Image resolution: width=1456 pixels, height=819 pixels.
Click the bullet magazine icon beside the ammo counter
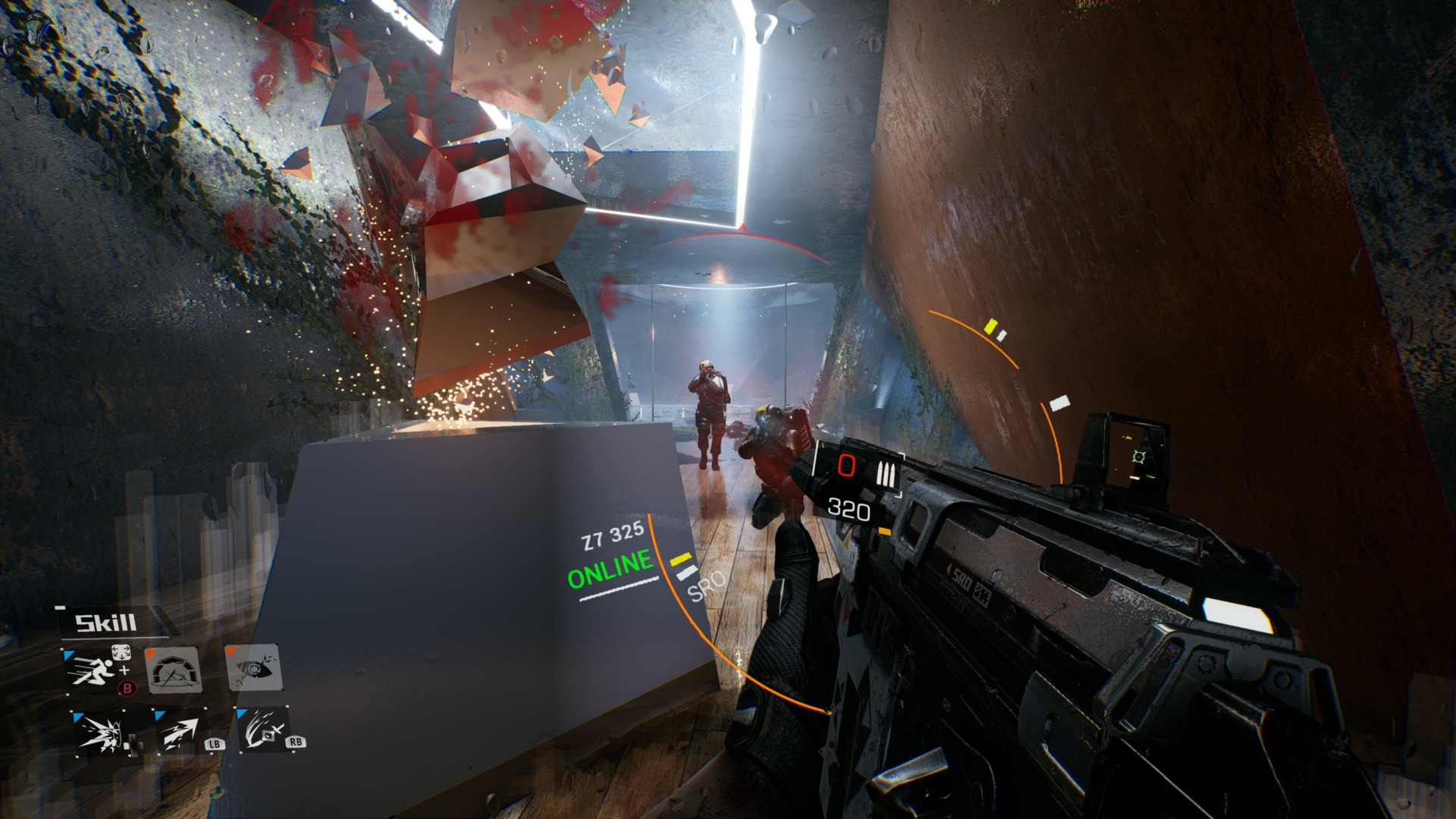pos(886,474)
